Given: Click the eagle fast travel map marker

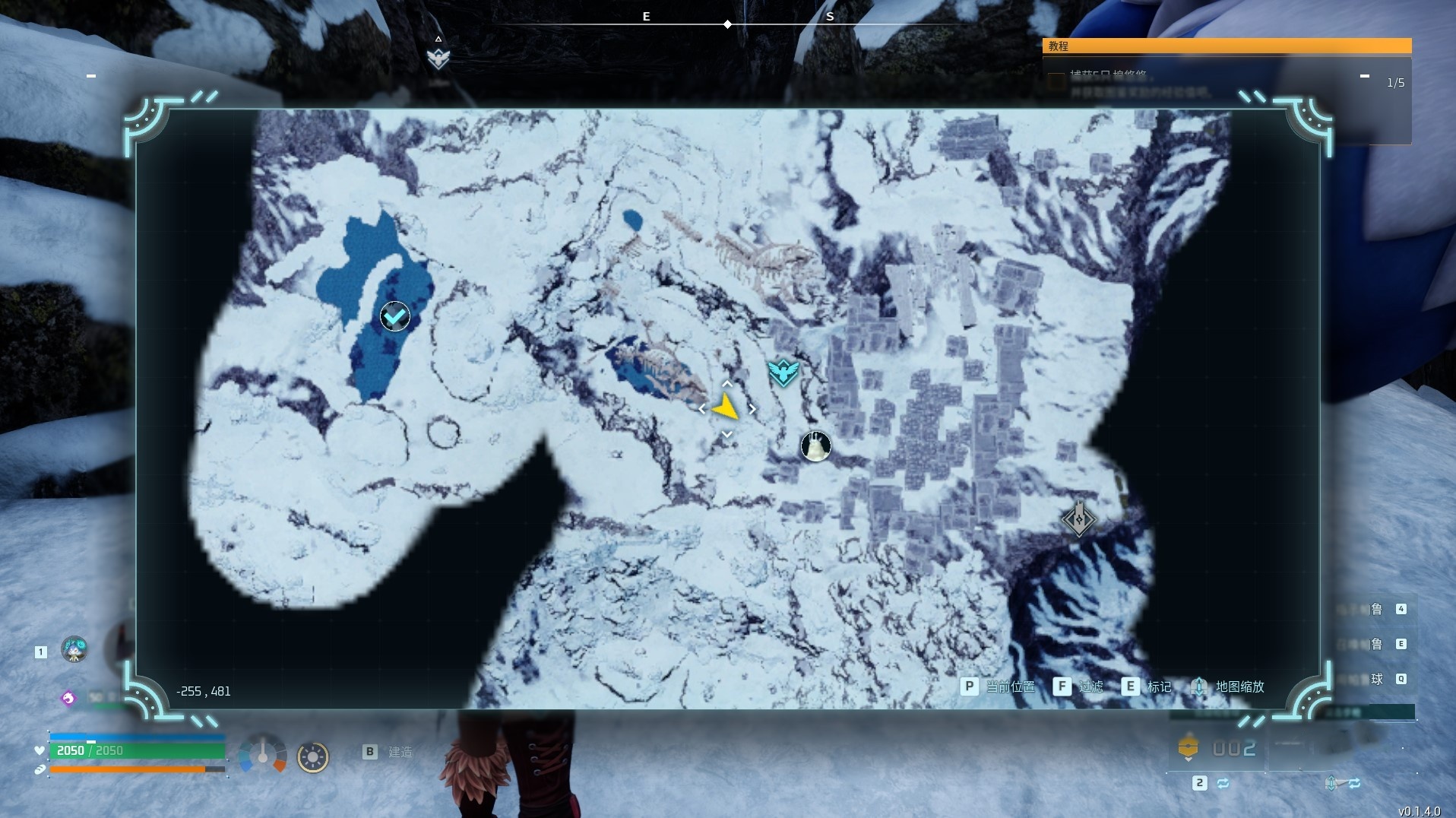Looking at the screenshot, I should [783, 373].
